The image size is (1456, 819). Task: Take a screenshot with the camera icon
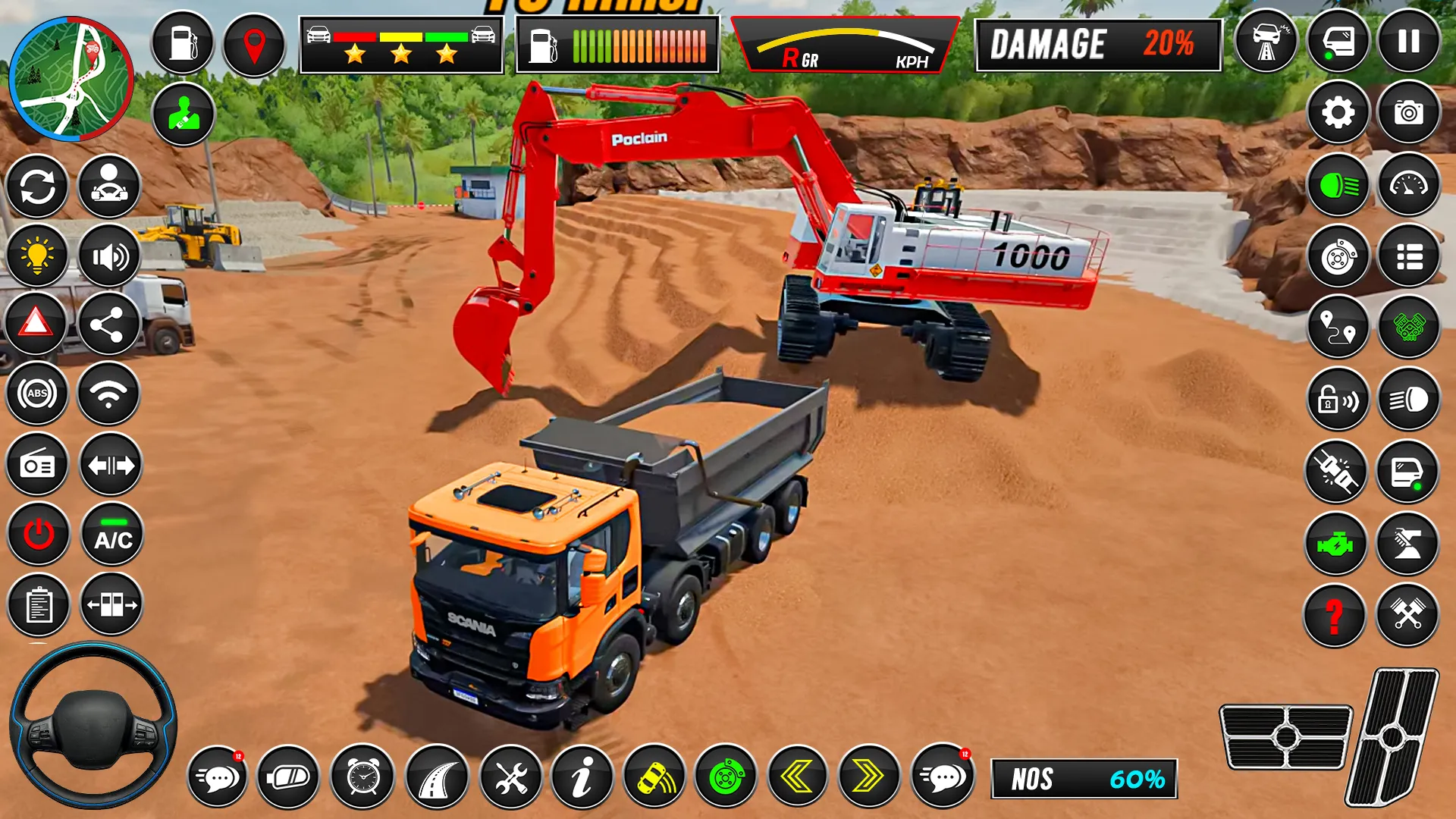(1408, 112)
